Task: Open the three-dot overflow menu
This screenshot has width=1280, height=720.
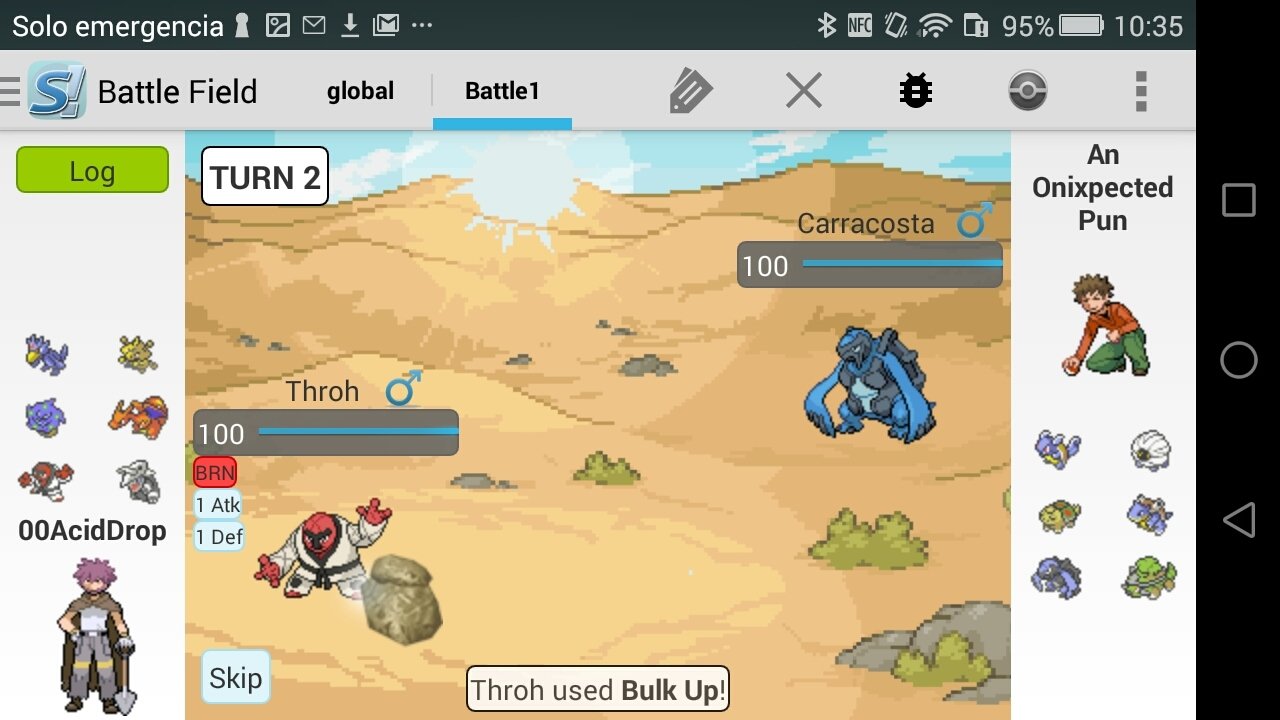Action: (1140, 91)
